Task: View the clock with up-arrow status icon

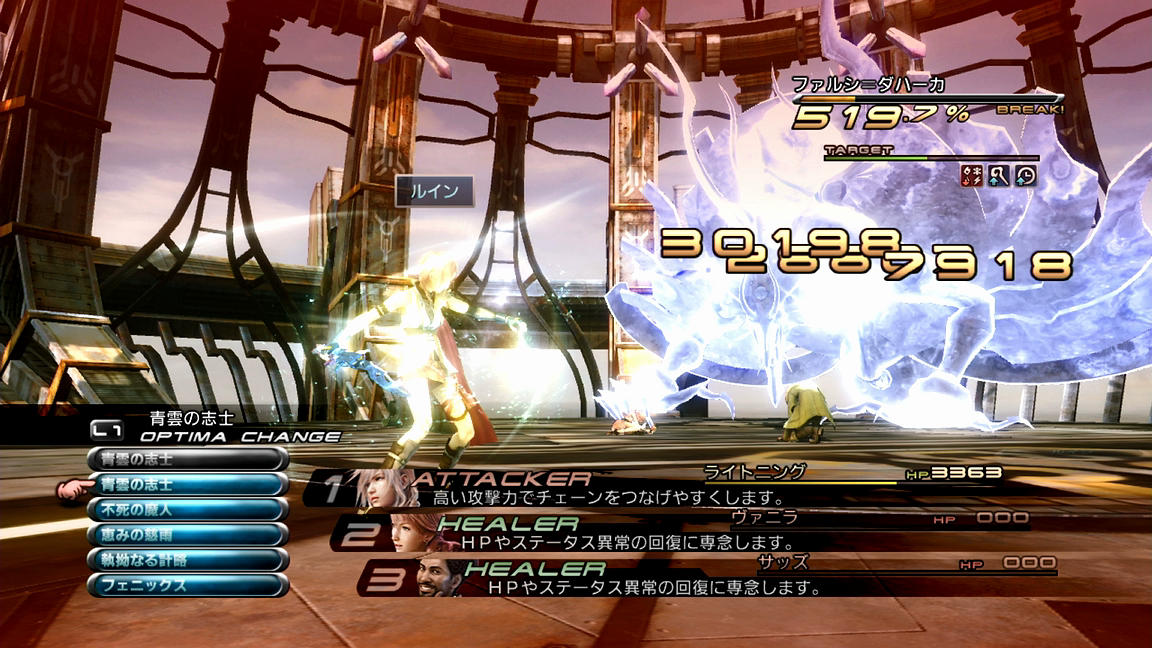Action: [x=1025, y=176]
